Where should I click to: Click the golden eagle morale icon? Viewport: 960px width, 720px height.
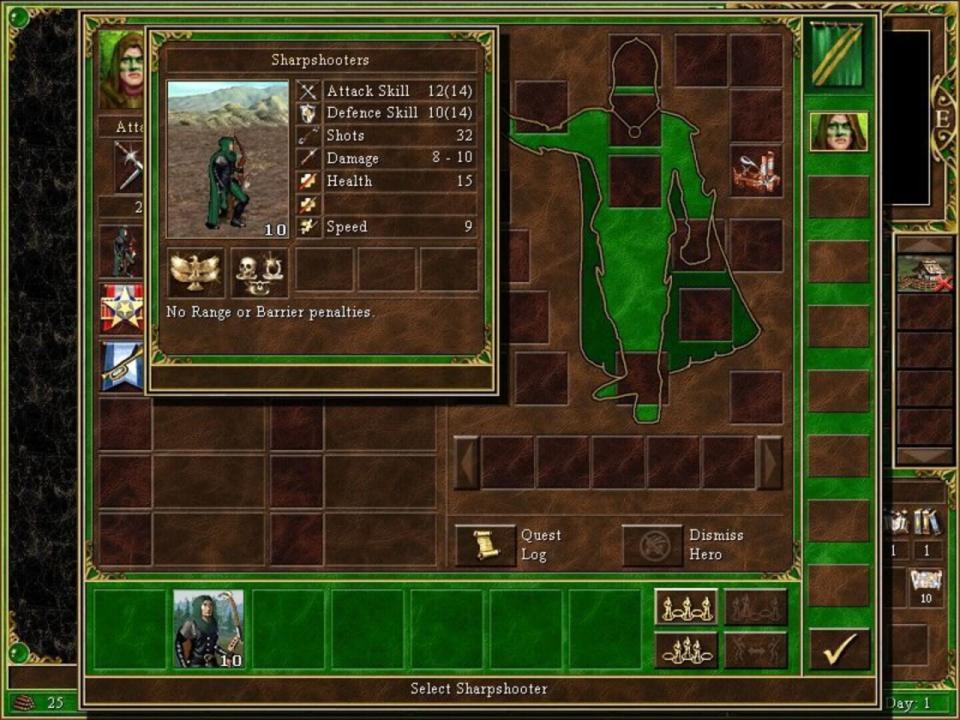[x=195, y=272]
